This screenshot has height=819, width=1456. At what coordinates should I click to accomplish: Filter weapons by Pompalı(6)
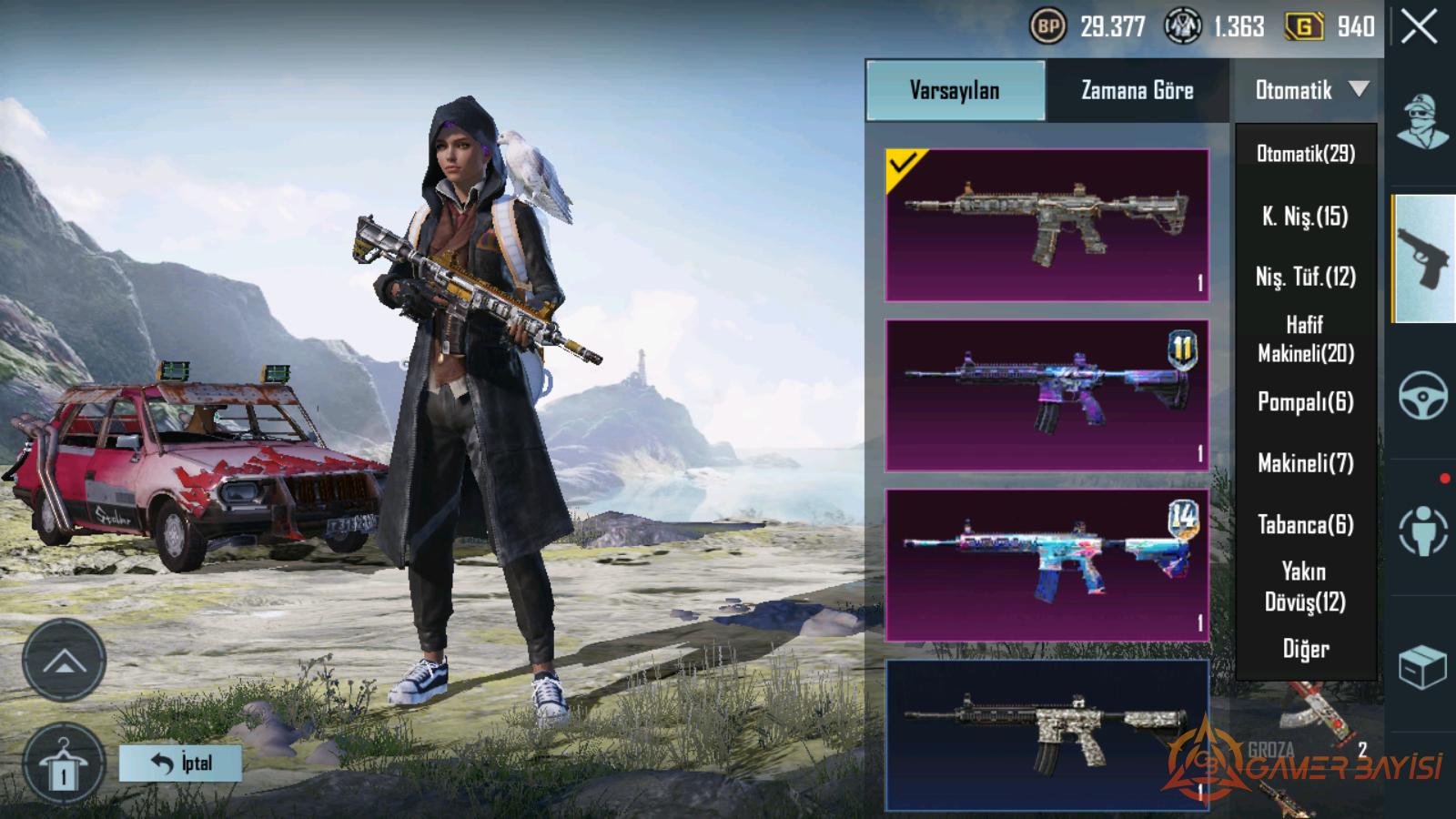(x=1305, y=402)
